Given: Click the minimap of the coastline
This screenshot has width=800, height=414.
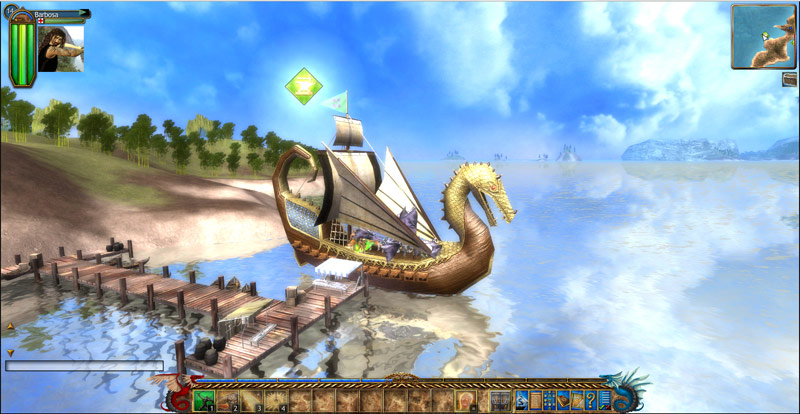Looking at the screenshot, I should point(763,36).
